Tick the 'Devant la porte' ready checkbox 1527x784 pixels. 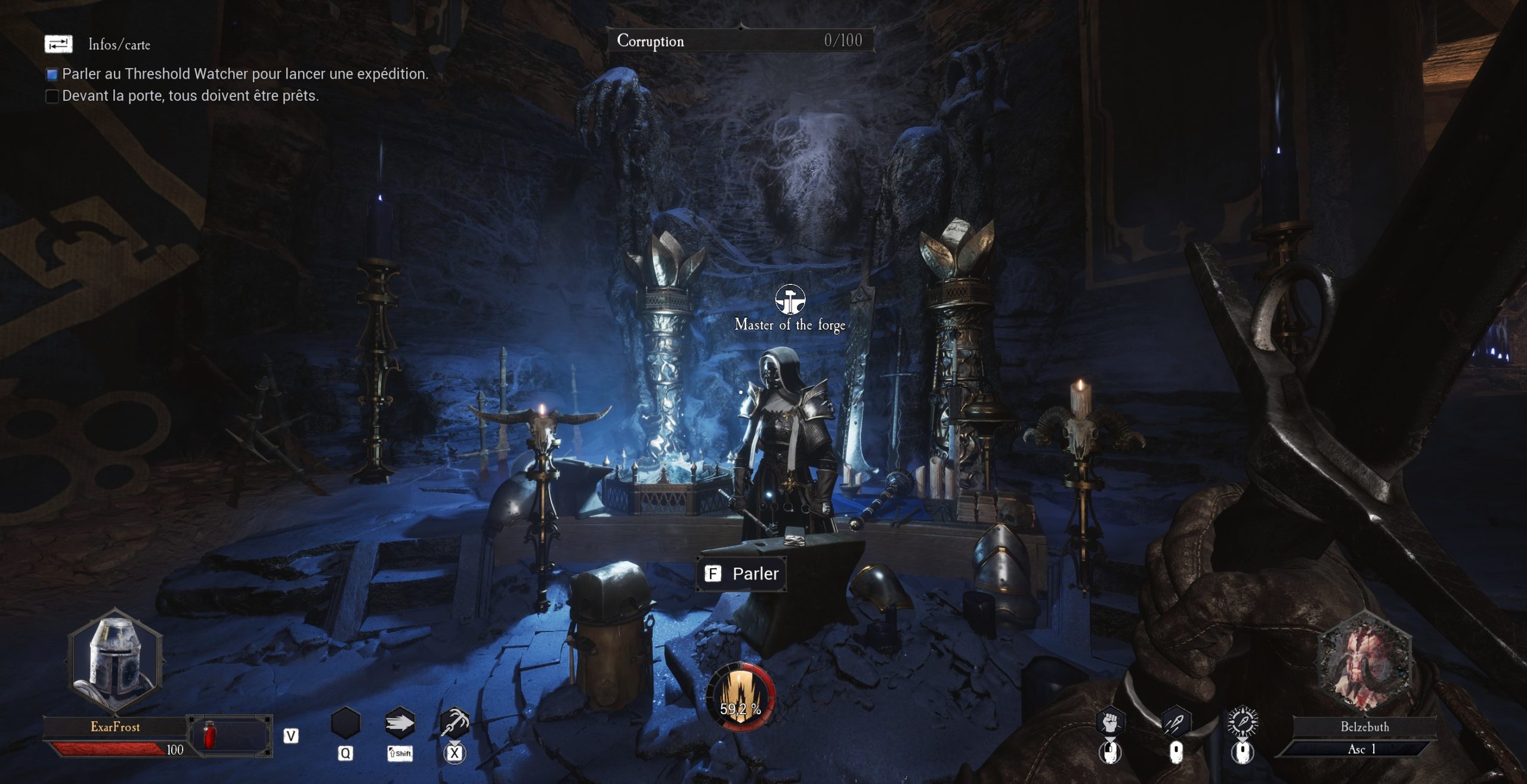pos(52,96)
